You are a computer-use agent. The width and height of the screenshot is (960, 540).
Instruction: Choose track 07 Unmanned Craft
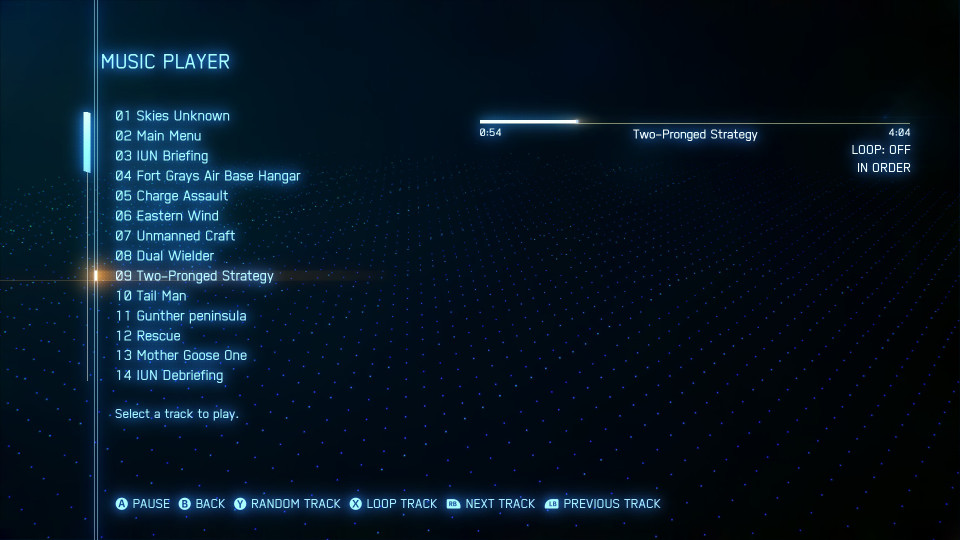tap(175, 236)
